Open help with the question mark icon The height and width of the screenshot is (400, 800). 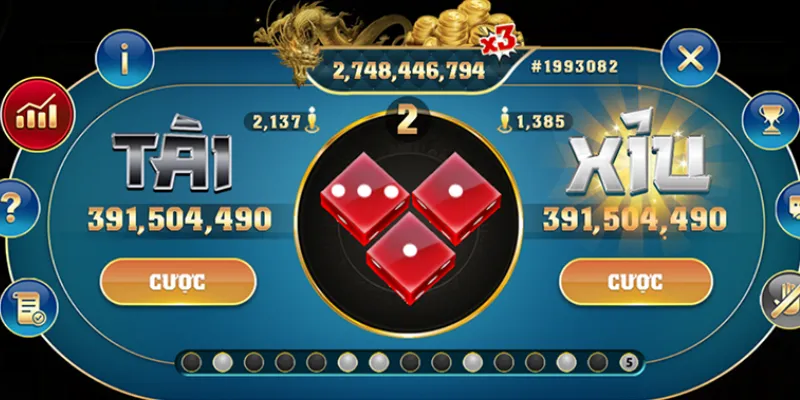click(x=12, y=208)
